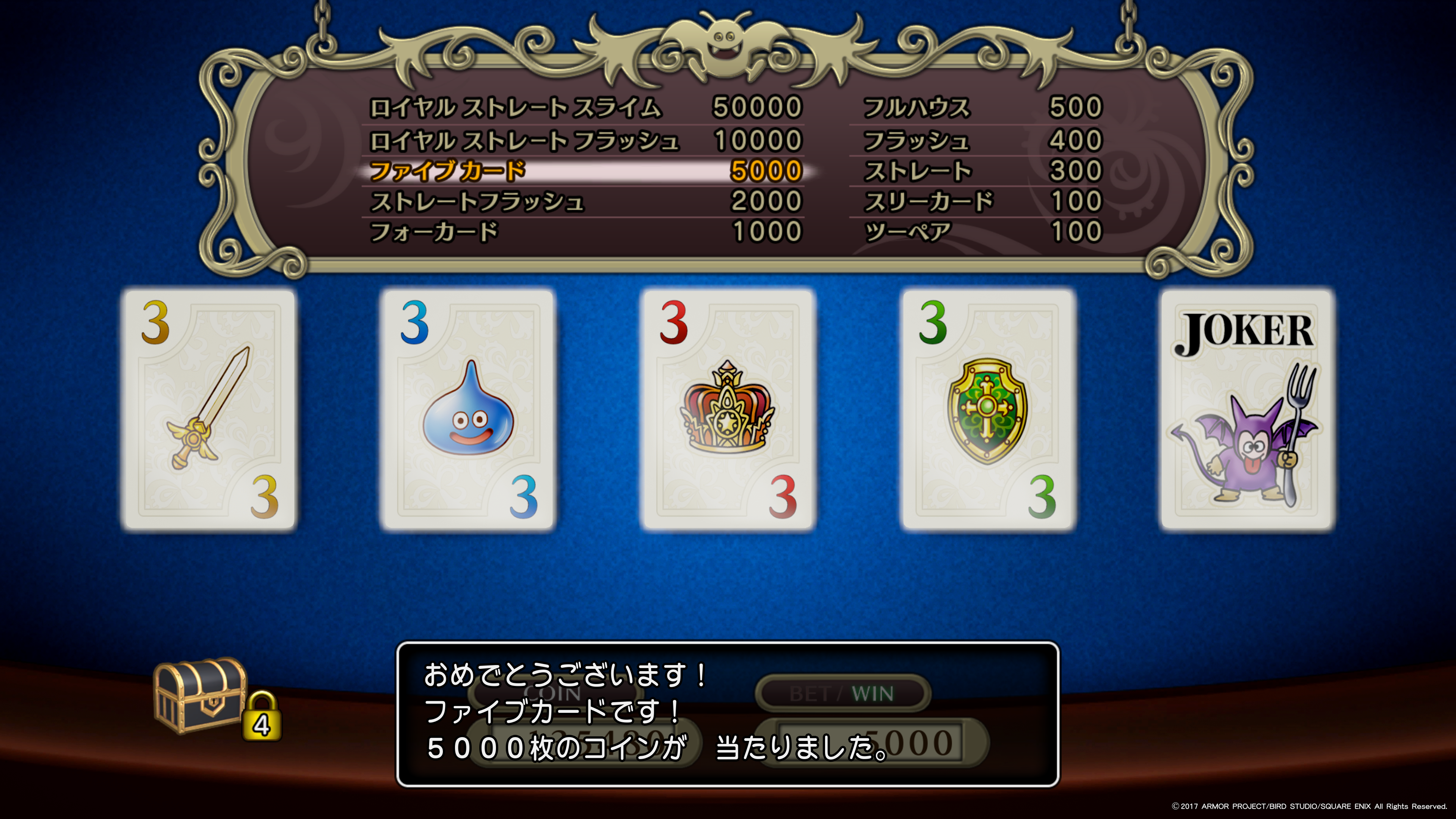The height and width of the screenshot is (819, 1456).
Task: Advance the congratulations dialogue box
Action: (x=728, y=714)
